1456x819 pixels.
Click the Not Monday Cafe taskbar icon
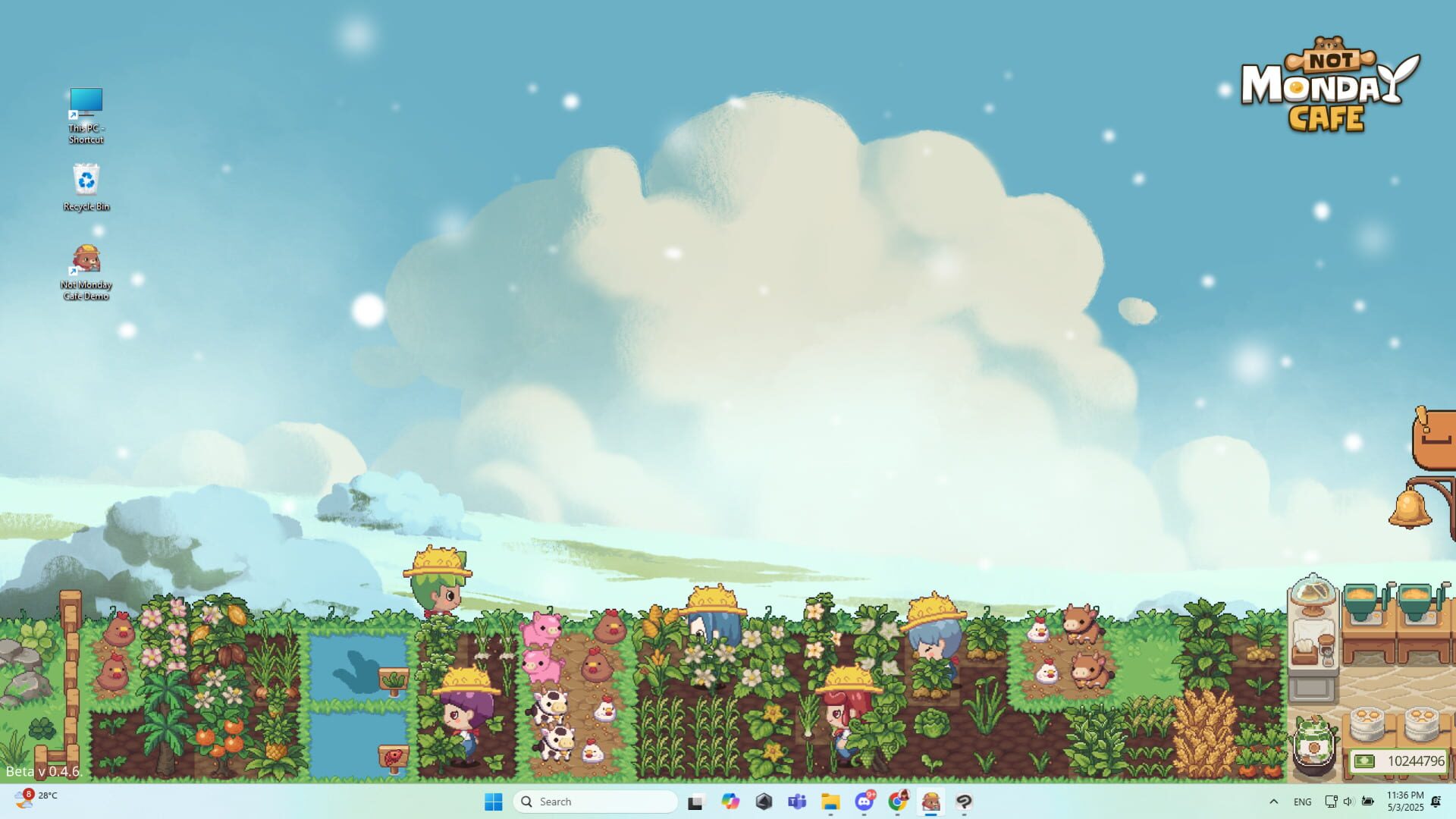pos(931,802)
